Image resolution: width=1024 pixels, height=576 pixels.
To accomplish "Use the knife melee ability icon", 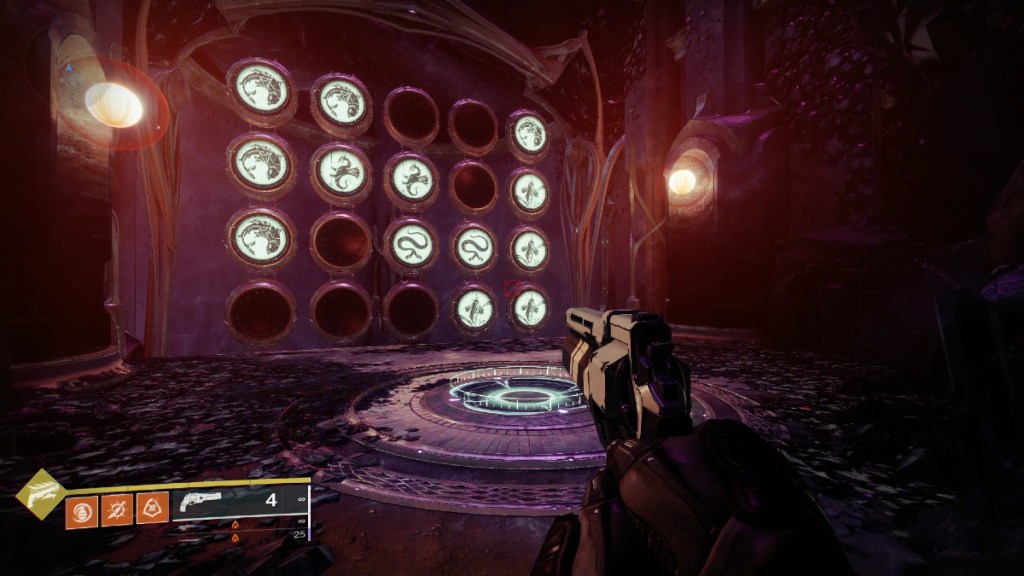I will coord(117,510).
